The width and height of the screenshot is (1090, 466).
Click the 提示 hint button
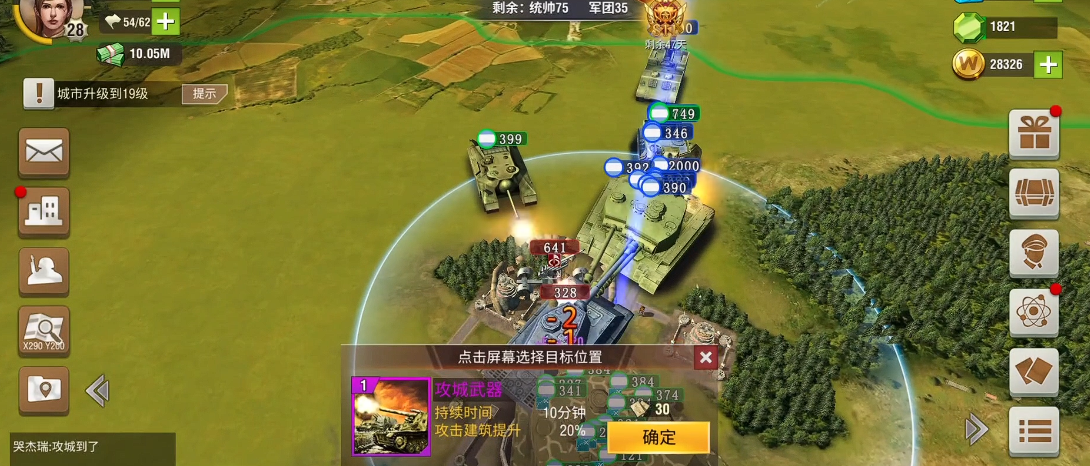pos(204,94)
